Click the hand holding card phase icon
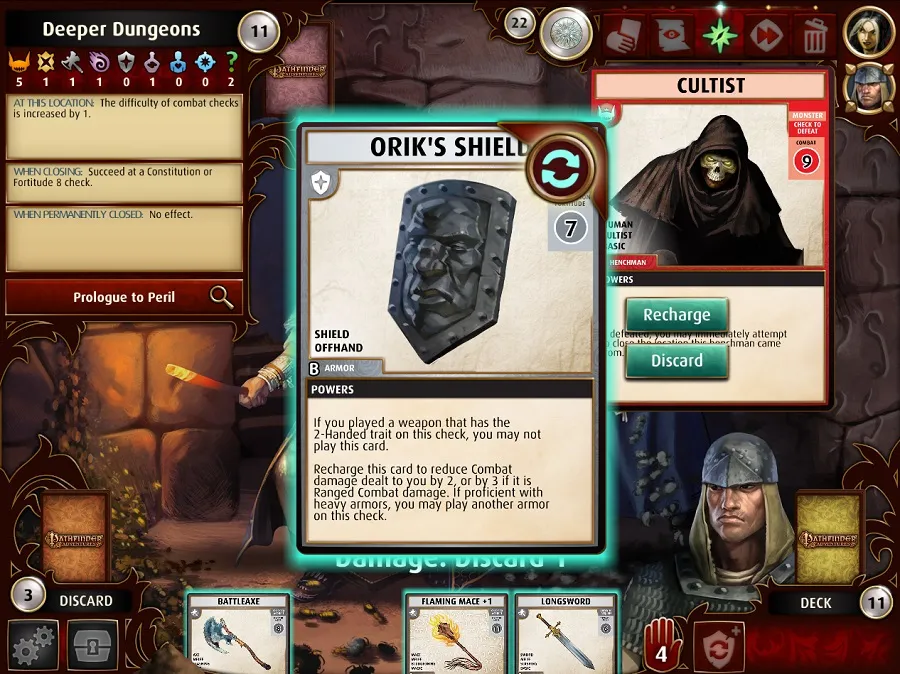 pos(627,35)
